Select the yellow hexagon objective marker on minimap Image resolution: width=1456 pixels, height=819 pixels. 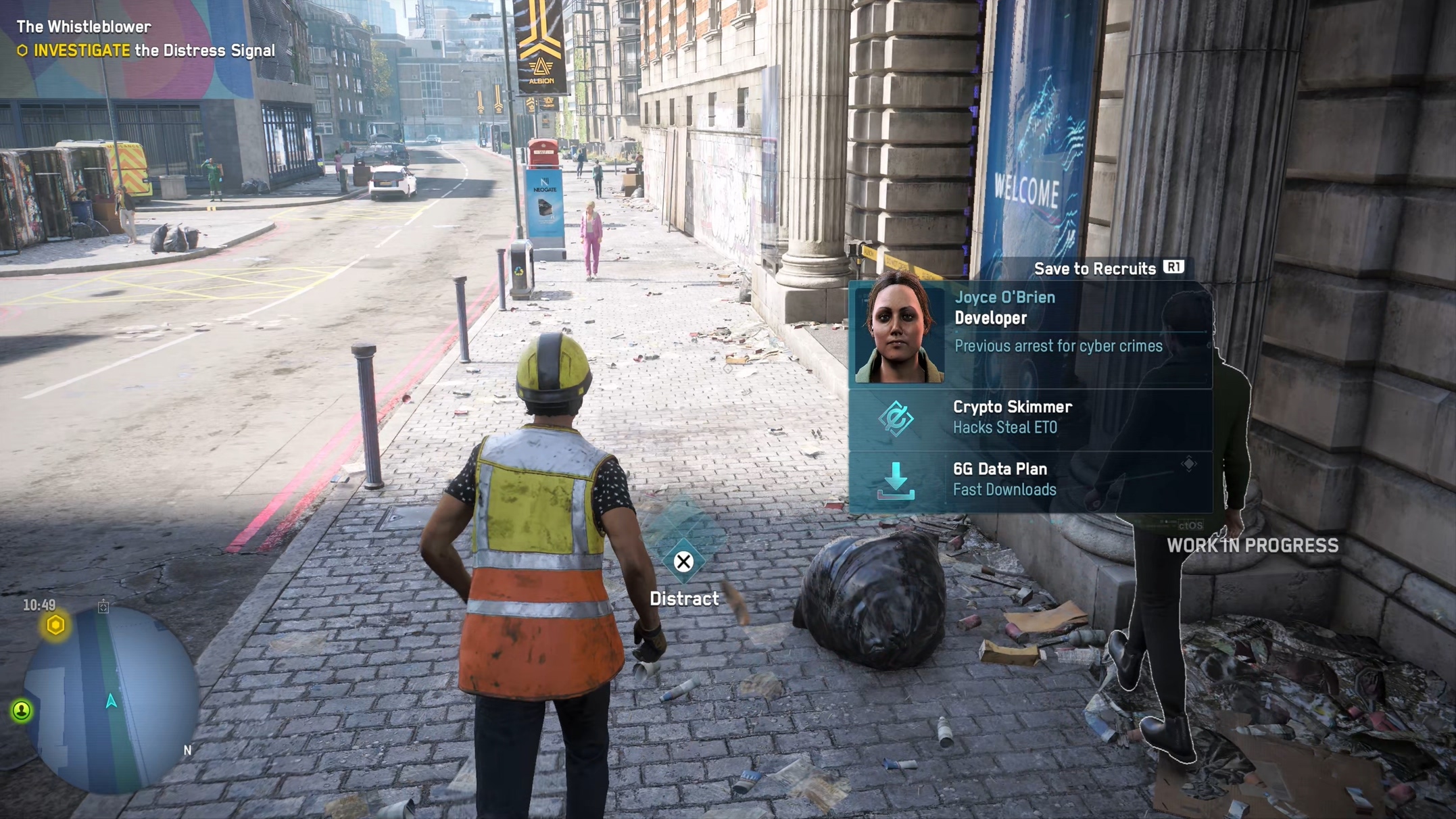click(55, 625)
